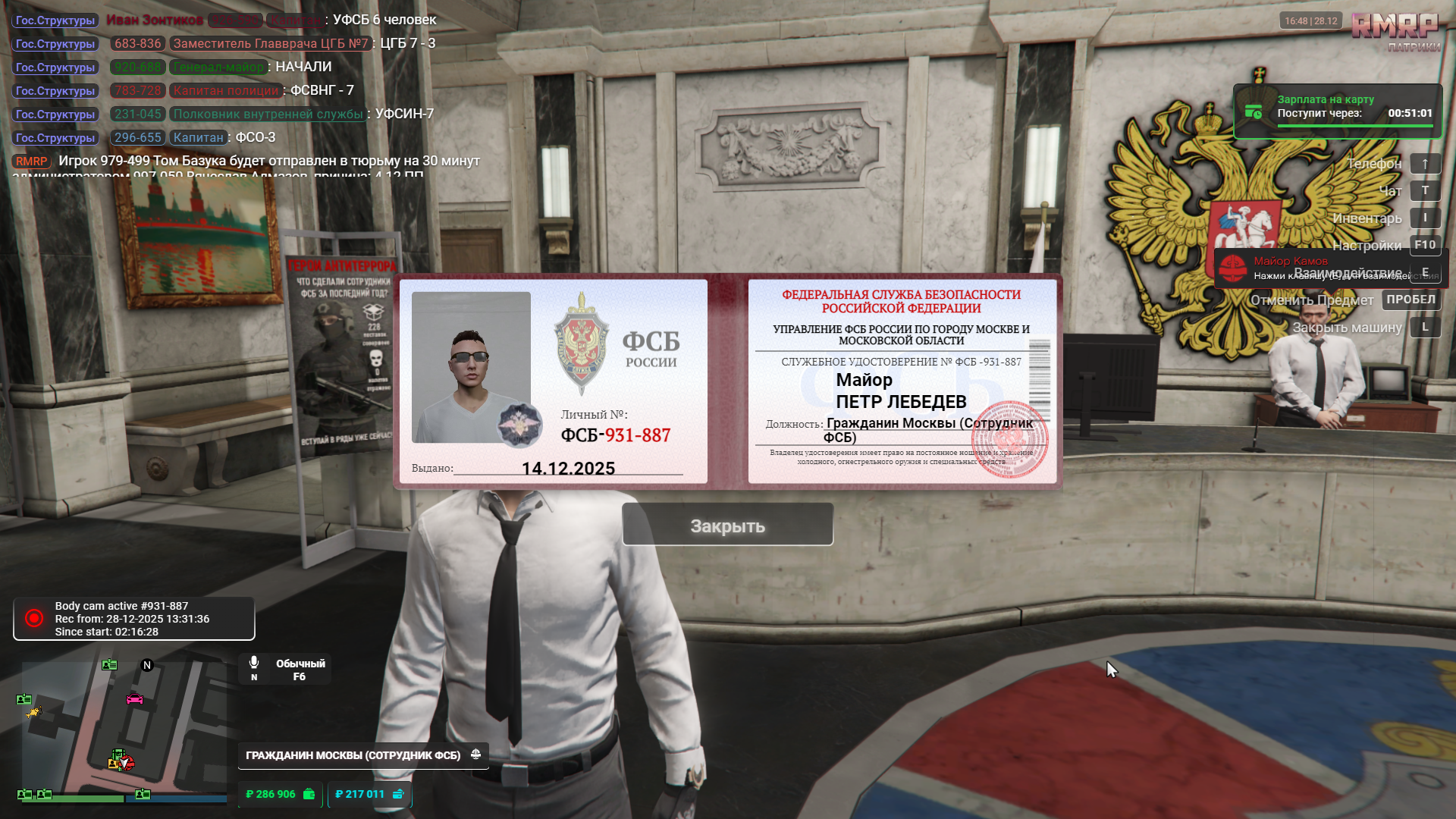Select the cash balance 286 906 indicator

pyautogui.click(x=280, y=794)
